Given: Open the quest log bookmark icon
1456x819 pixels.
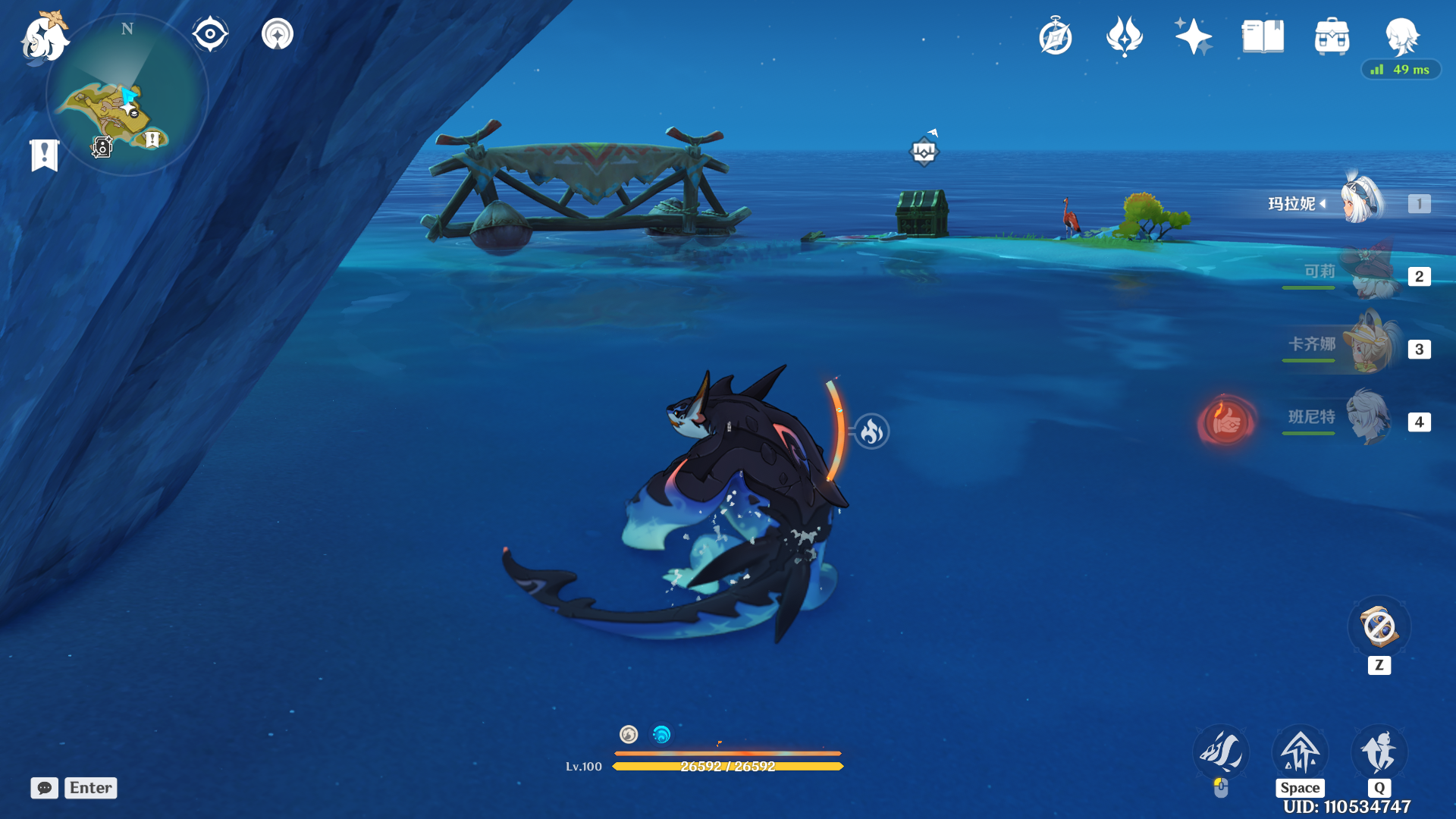Looking at the screenshot, I should (x=44, y=155).
